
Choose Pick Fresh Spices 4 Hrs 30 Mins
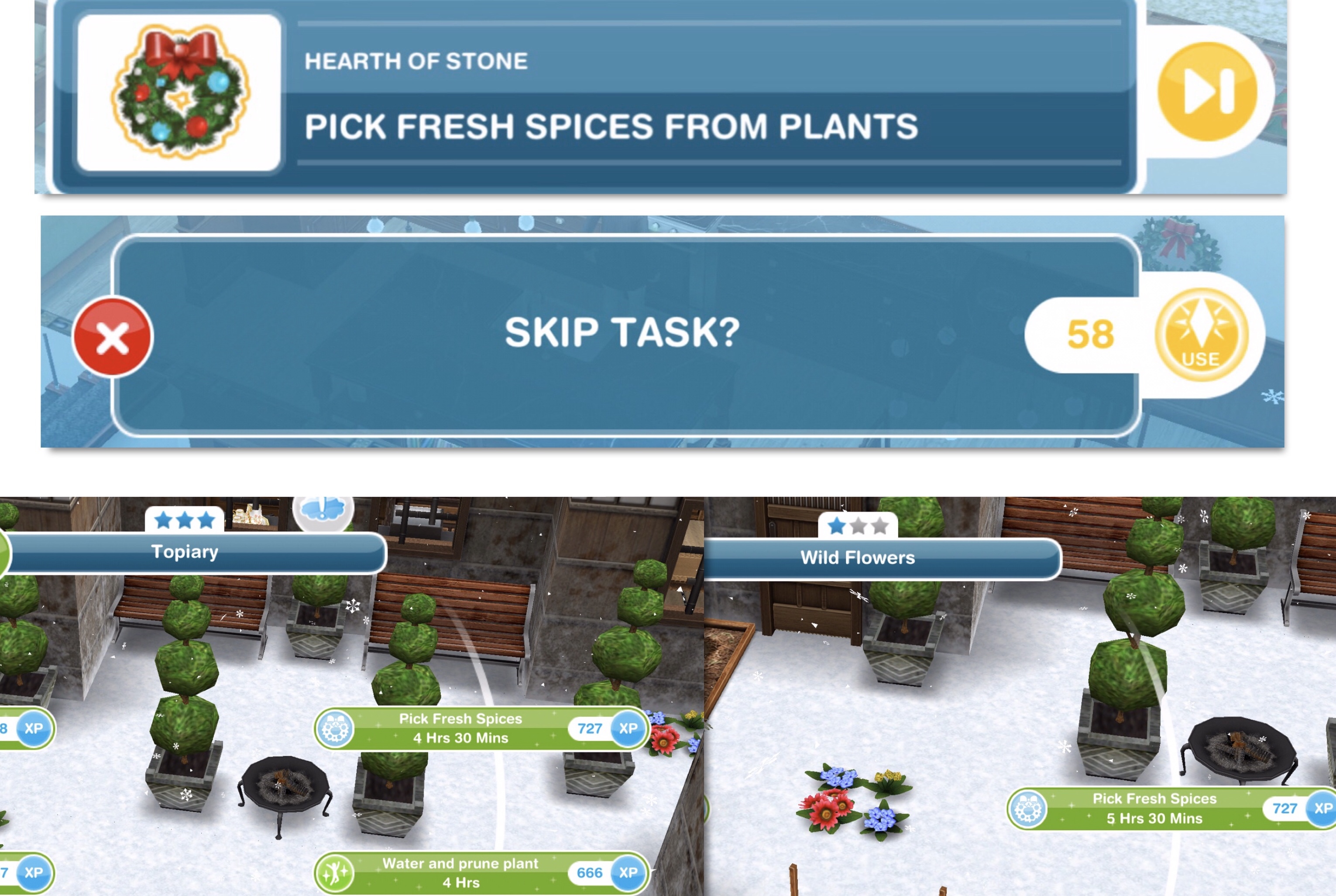[460, 728]
